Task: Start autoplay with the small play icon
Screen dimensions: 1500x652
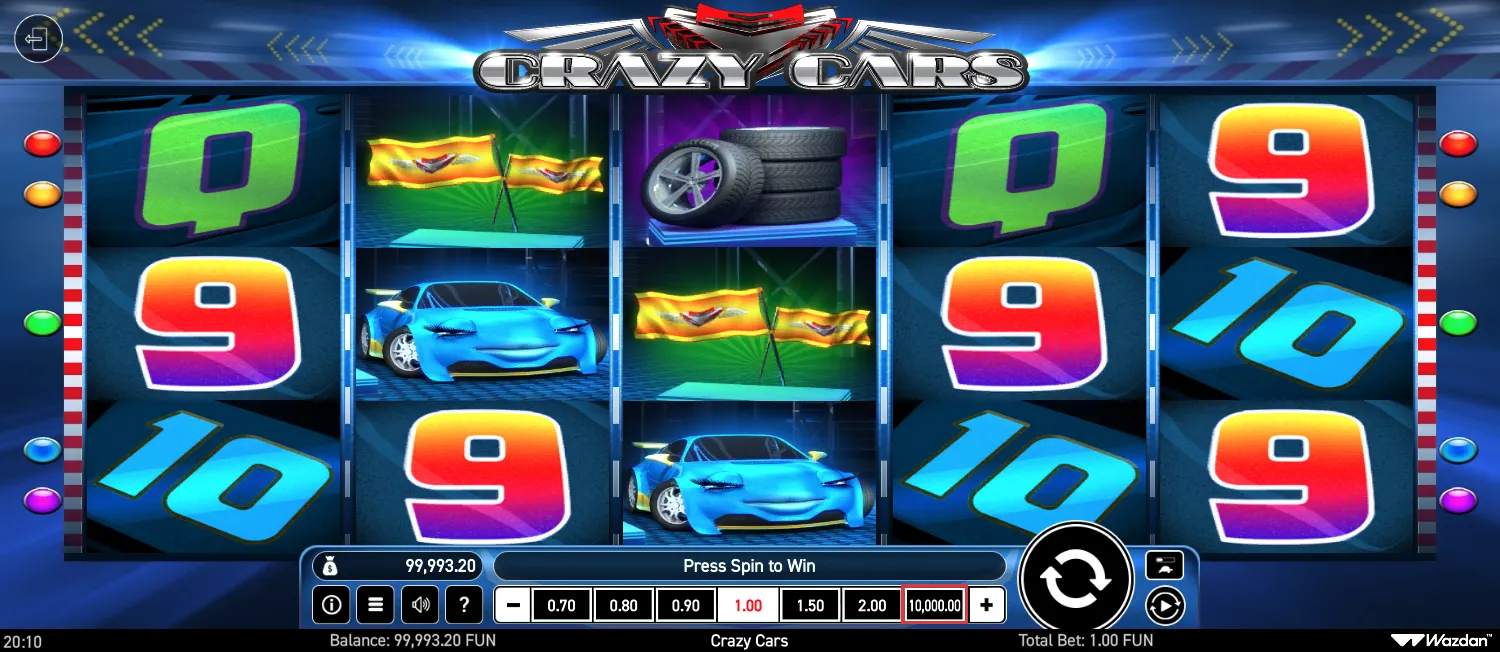Action: coord(1165,605)
